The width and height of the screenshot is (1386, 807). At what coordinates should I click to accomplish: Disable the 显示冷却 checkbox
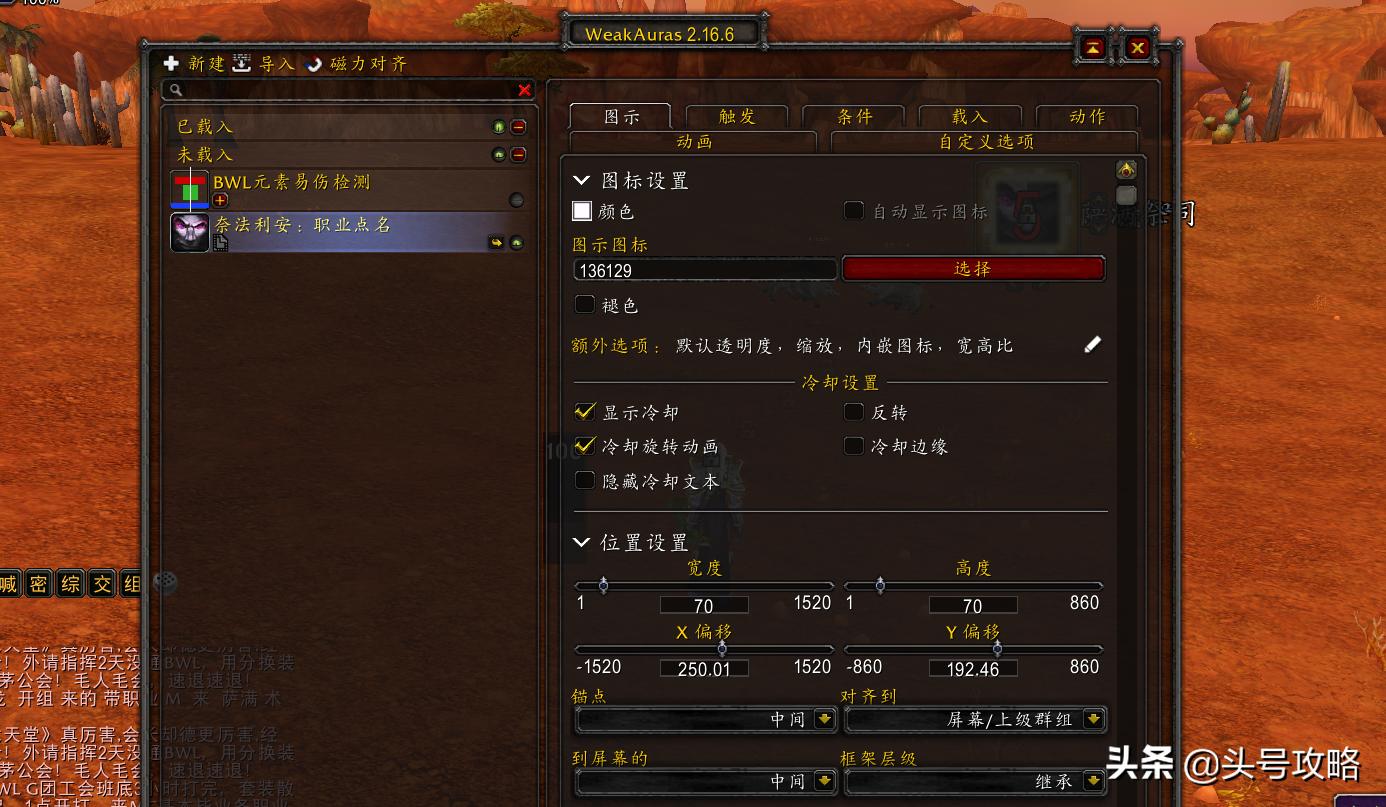pyautogui.click(x=584, y=411)
